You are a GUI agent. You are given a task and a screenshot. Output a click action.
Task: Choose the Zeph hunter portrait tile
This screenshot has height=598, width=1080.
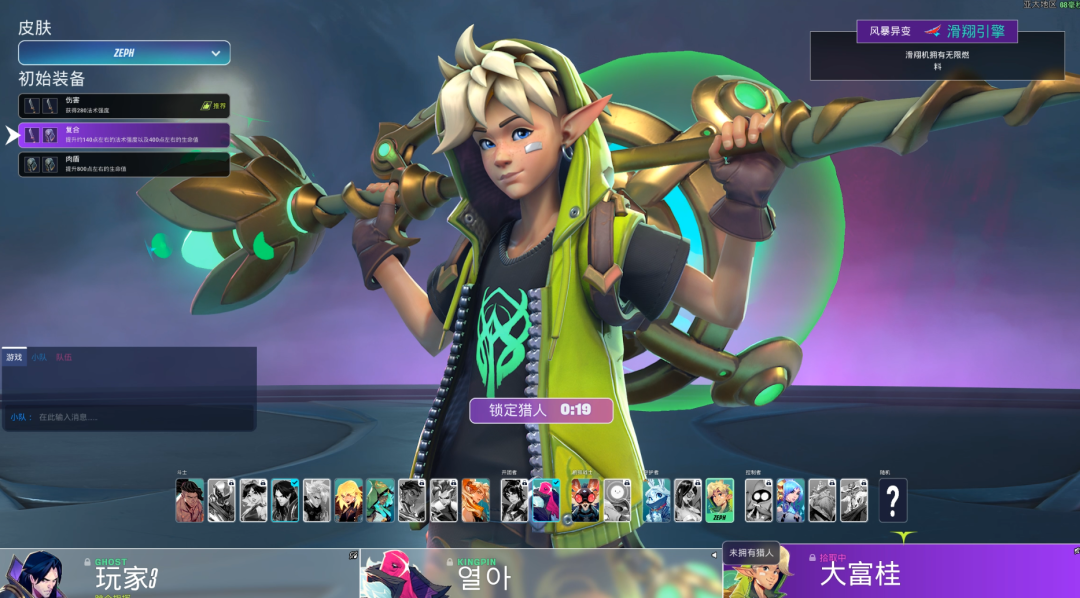[720, 500]
